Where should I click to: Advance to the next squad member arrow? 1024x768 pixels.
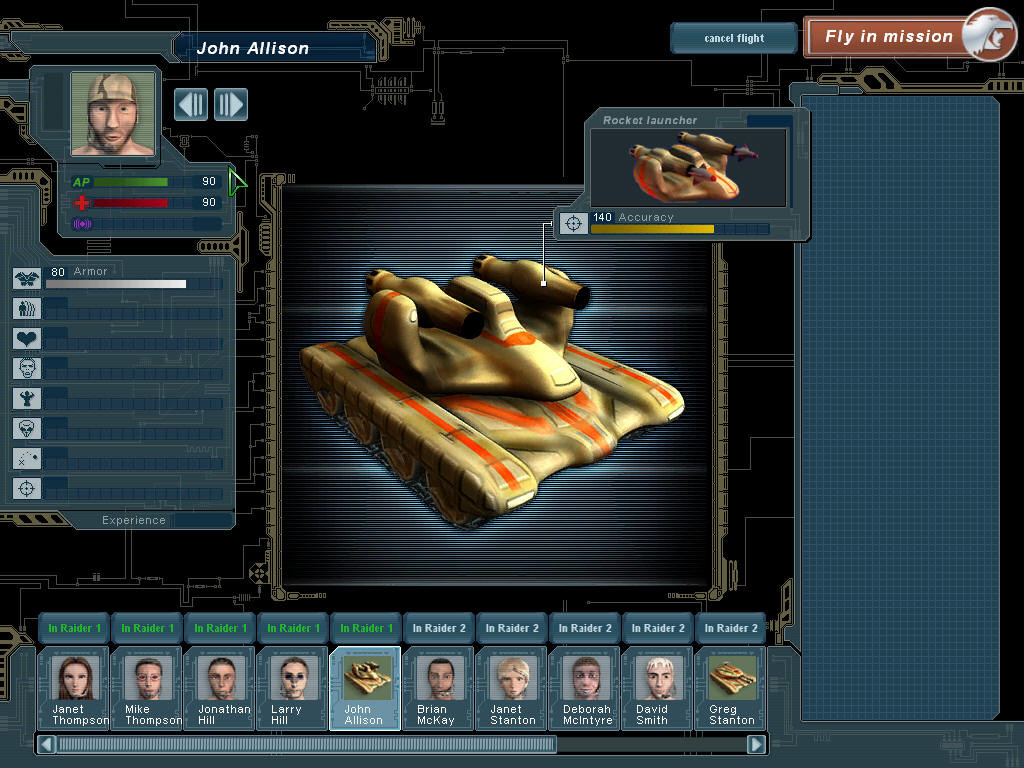[230, 104]
